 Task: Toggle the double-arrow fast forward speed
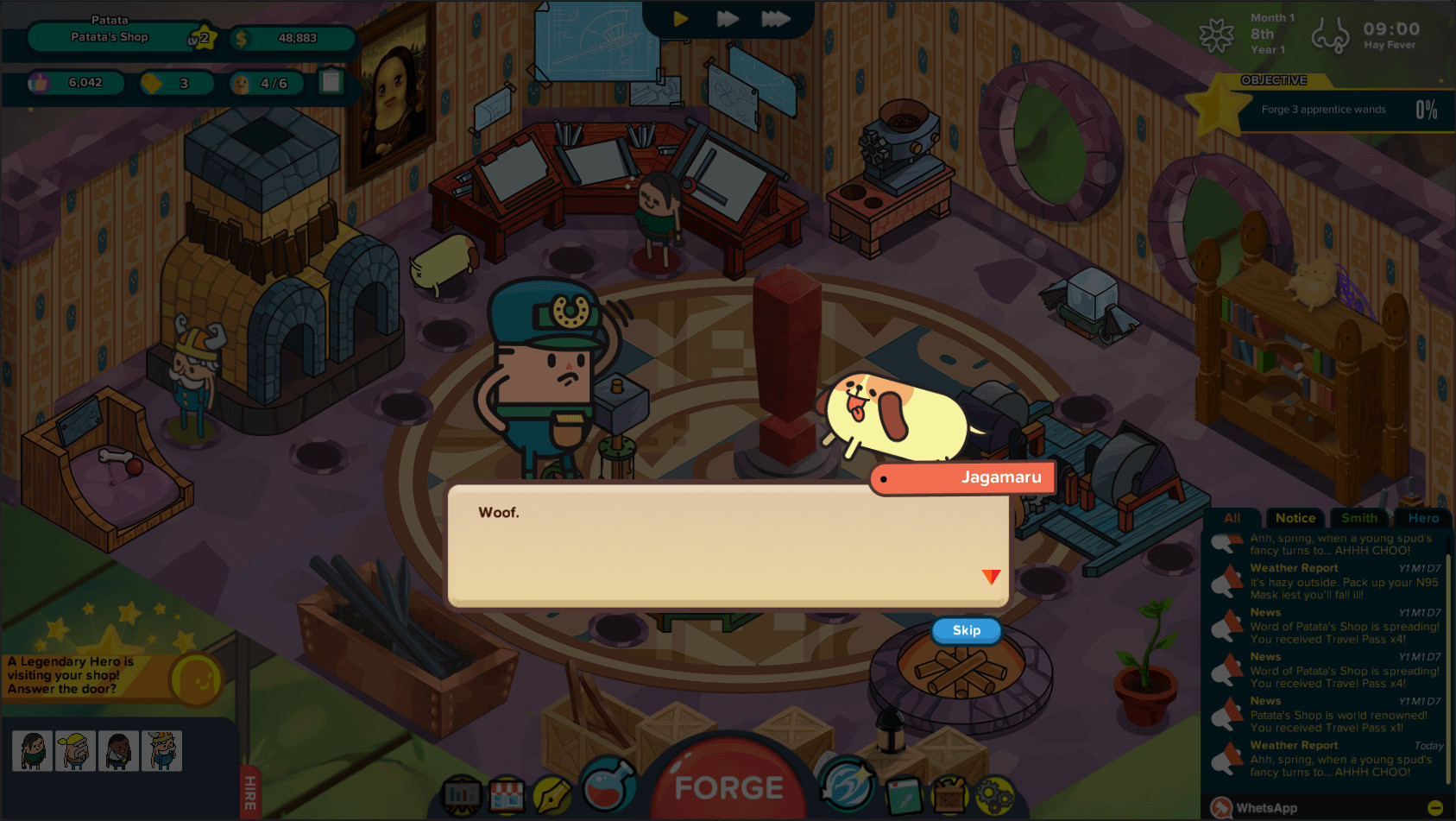pos(726,18)
